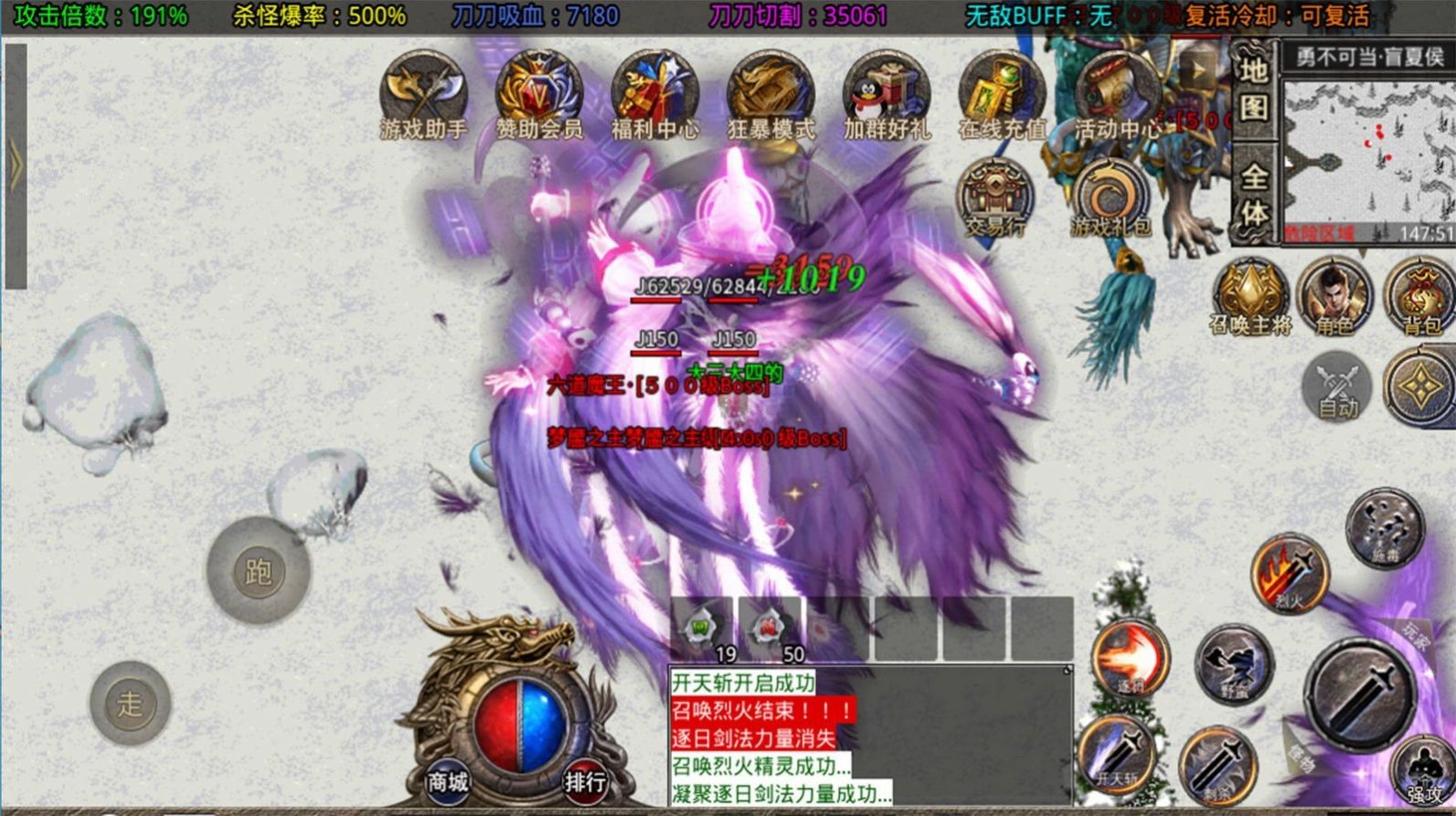
Task: Summon the general with 召唤主将
Action: (x=1249, y=294)
